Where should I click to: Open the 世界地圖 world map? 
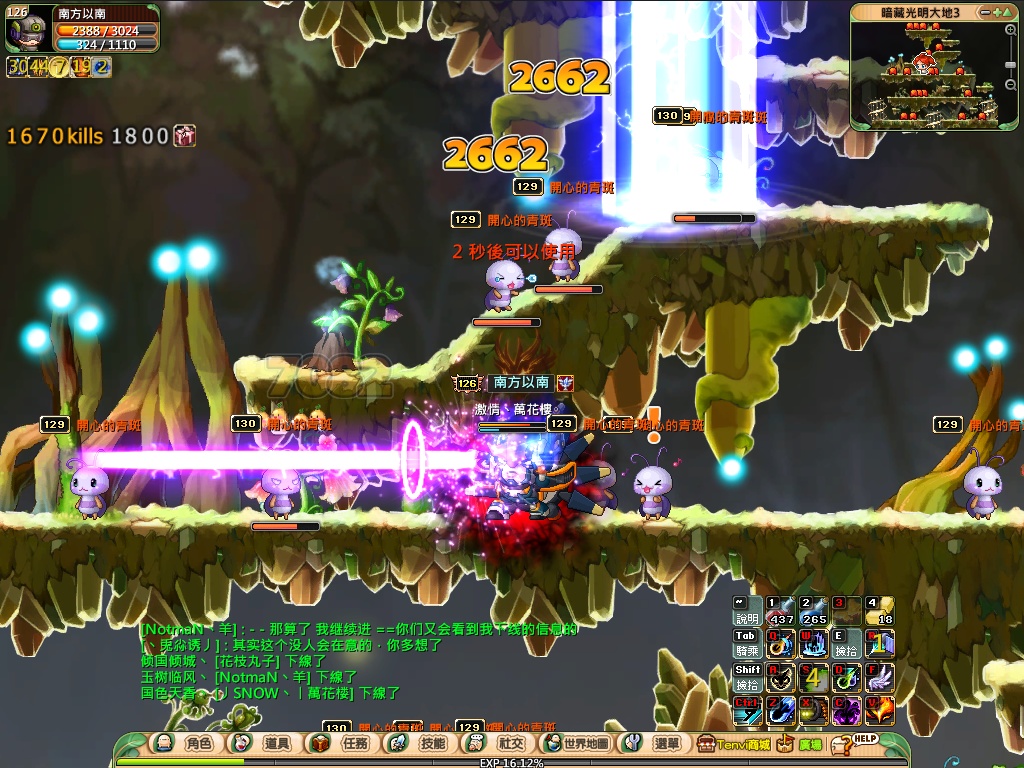tap(577, 744)
